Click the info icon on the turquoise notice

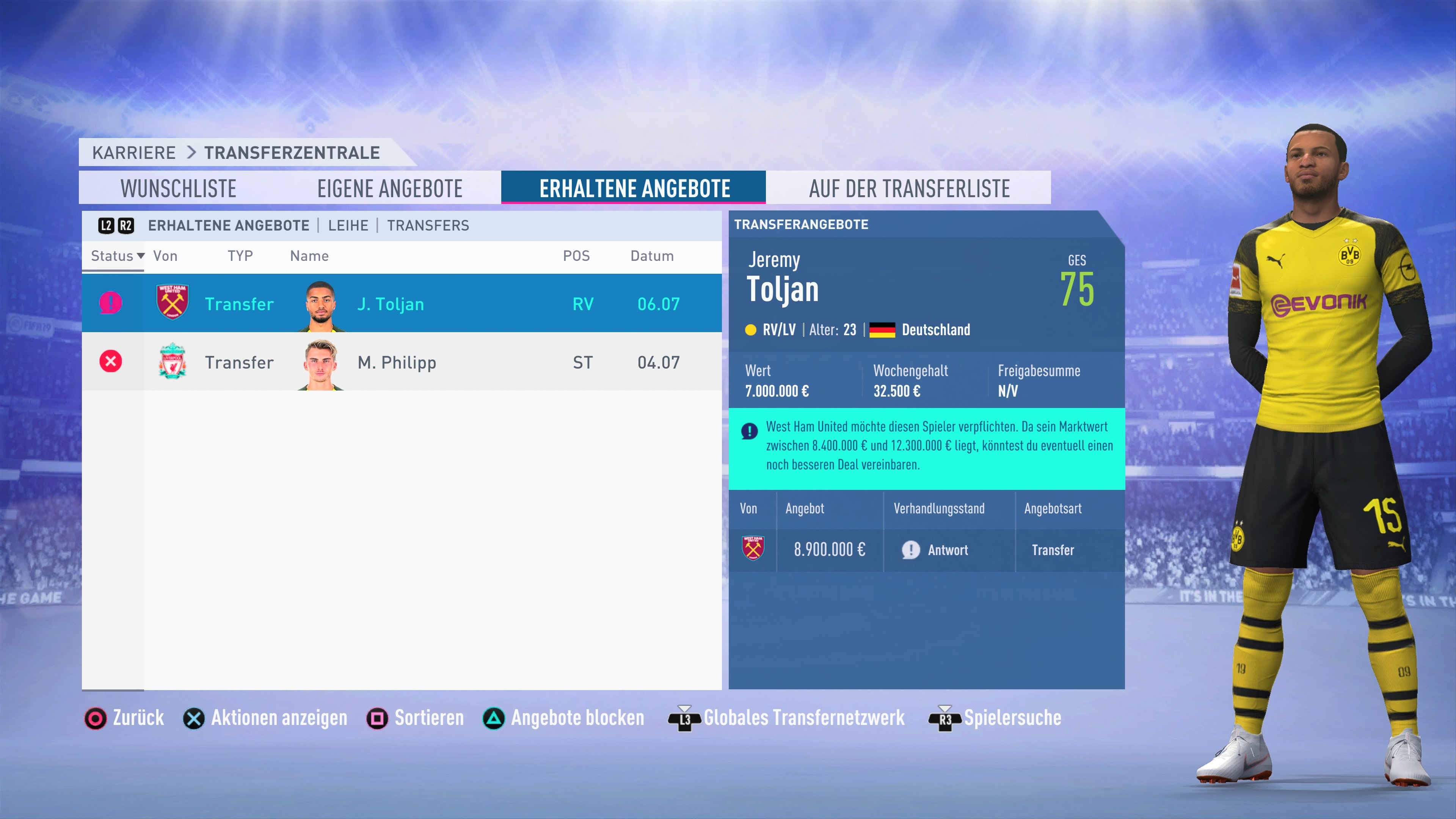click(750, 431)
